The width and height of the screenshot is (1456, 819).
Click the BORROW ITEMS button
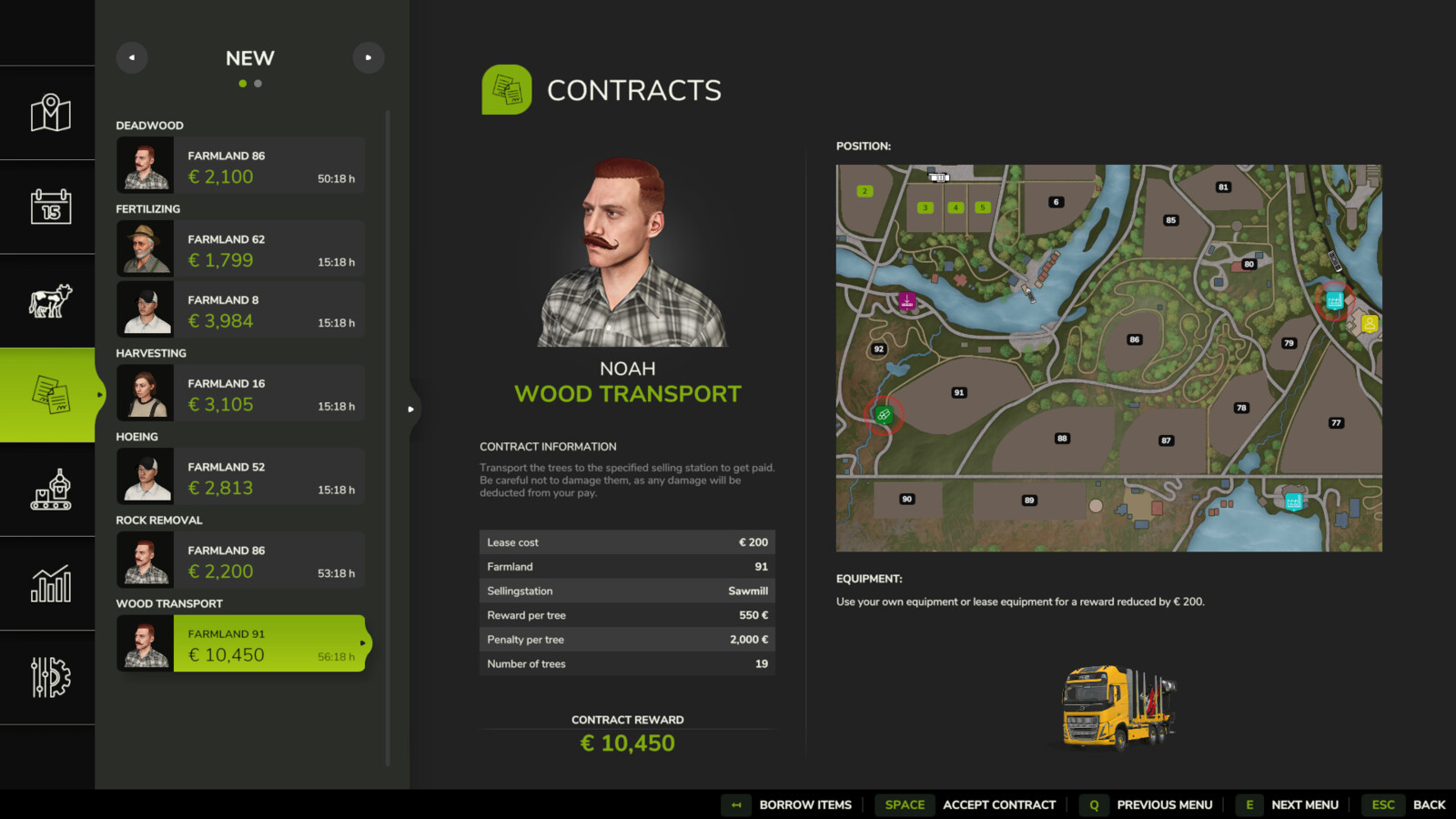click(804, 804)
